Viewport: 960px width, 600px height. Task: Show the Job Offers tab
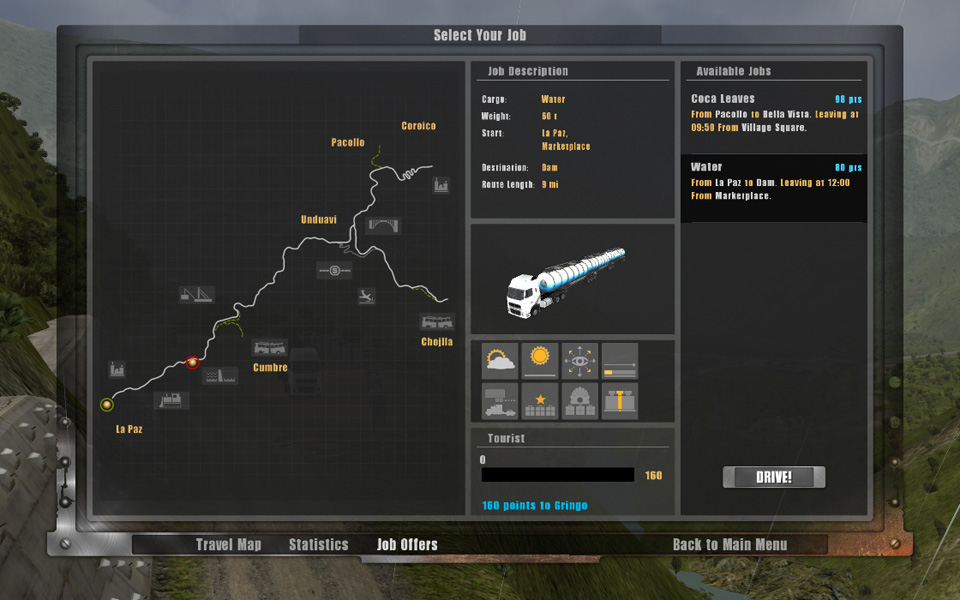pyautogui.click(x=407, y=545)
